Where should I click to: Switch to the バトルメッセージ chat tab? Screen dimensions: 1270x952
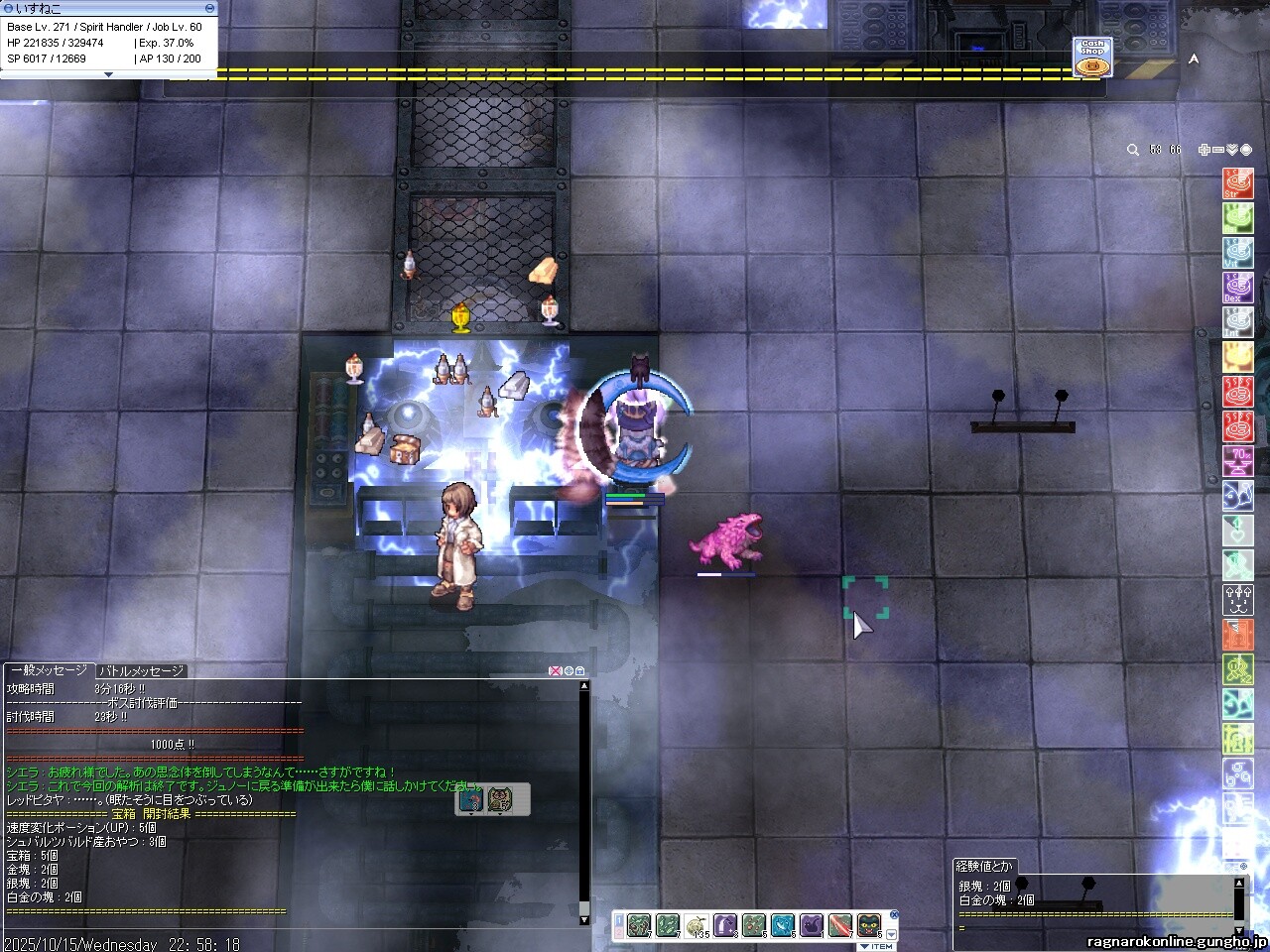[x=141, y=670]
